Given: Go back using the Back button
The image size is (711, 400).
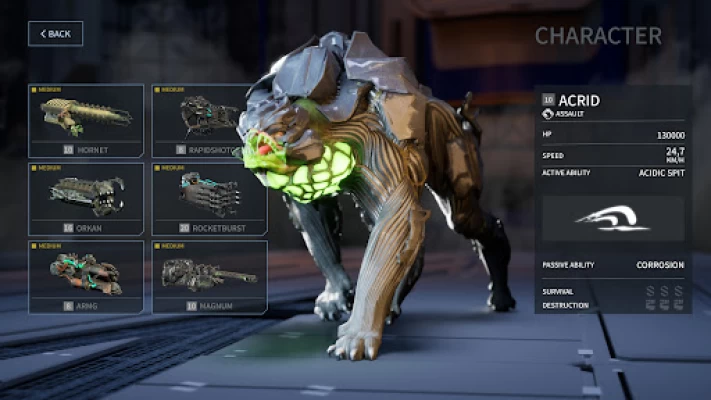Looking at the screenshot, I should click(55, 34).
